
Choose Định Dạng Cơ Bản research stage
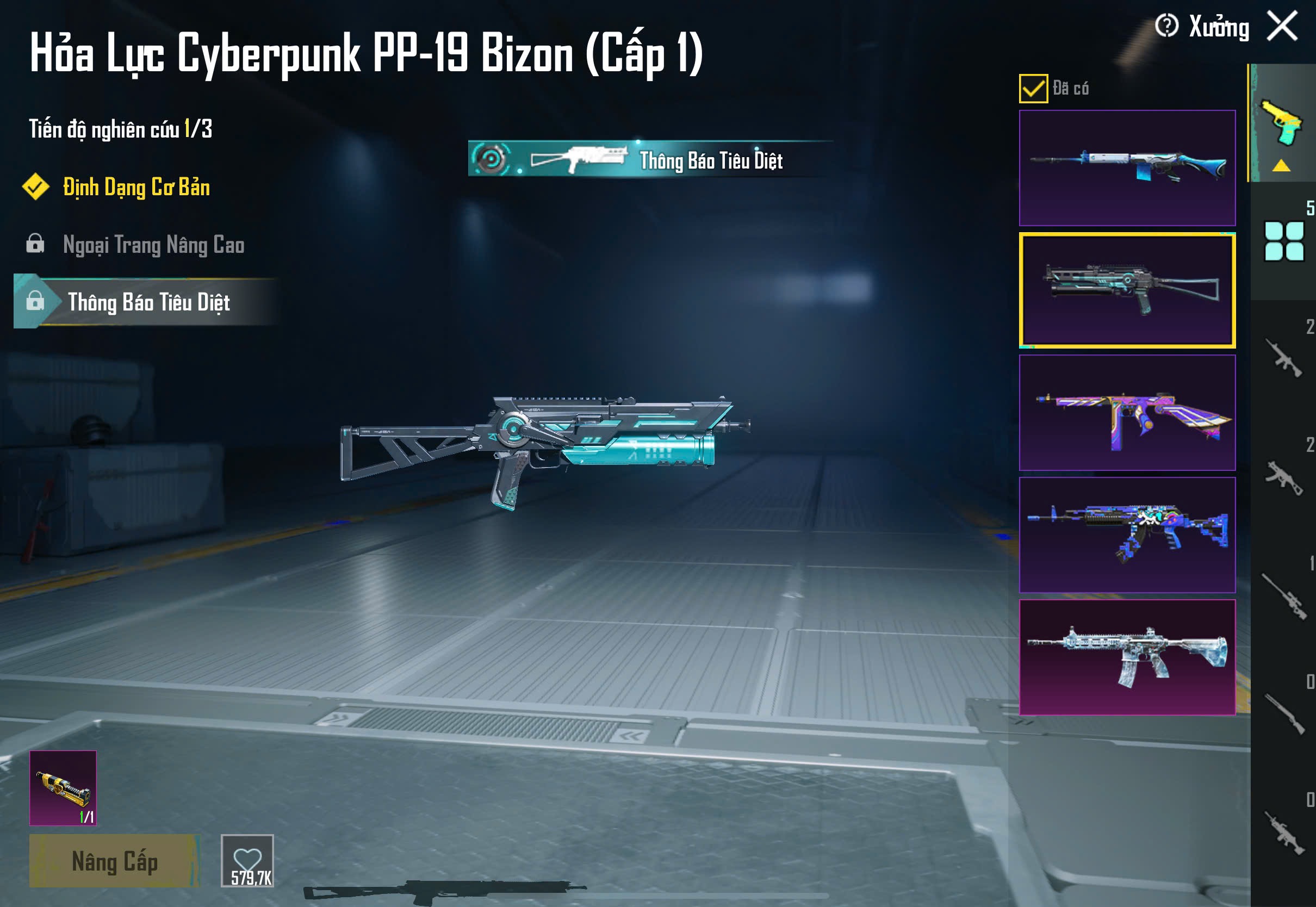pyautogui.click(x=136, y=188)
